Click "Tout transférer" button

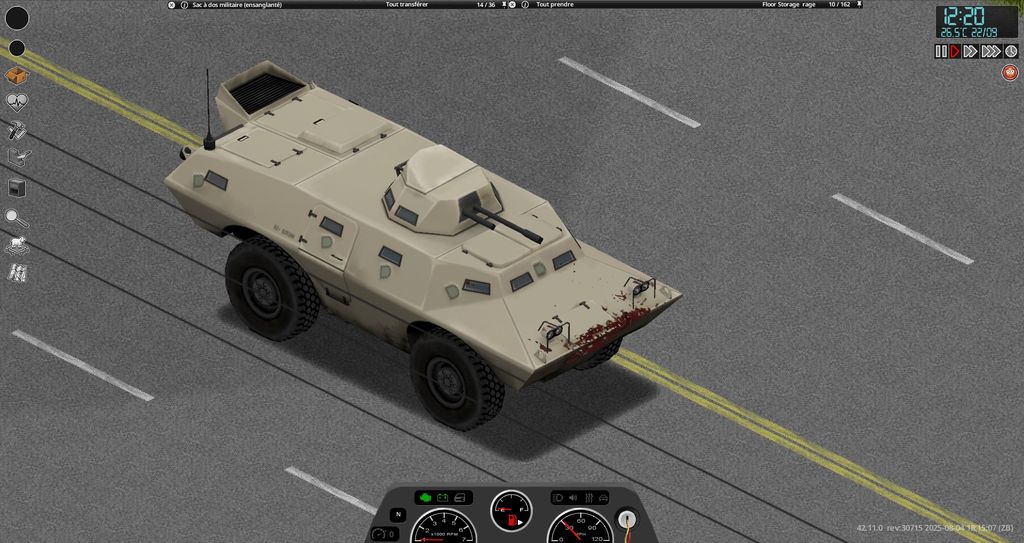[409, 5]
